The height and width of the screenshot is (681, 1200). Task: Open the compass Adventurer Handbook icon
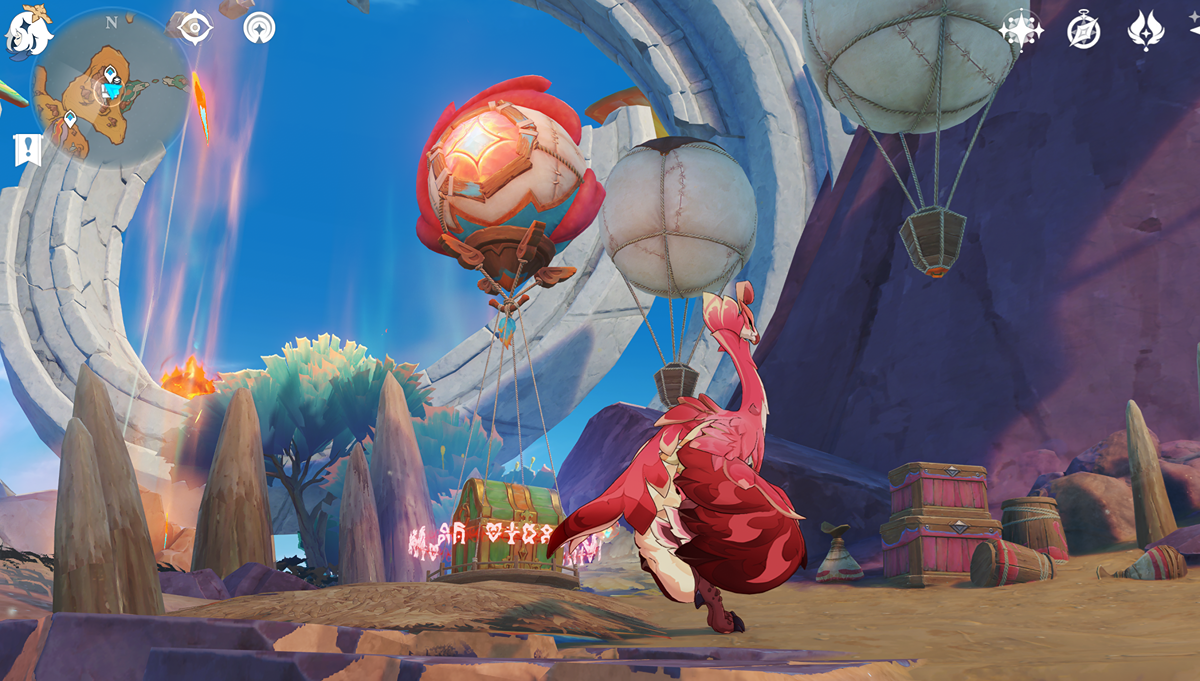(x=1084, y=30)
